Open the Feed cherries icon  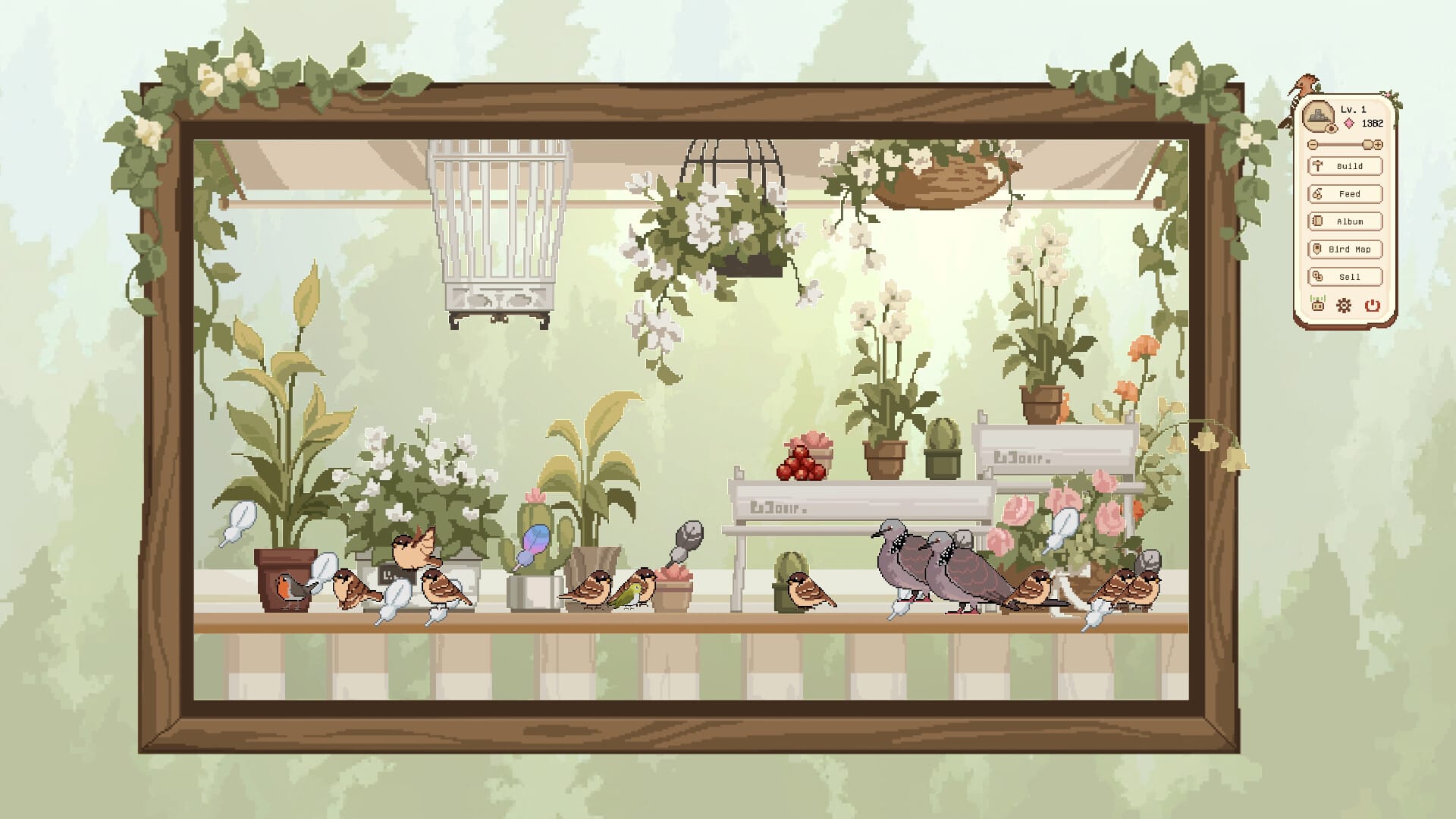(1316, 193)
